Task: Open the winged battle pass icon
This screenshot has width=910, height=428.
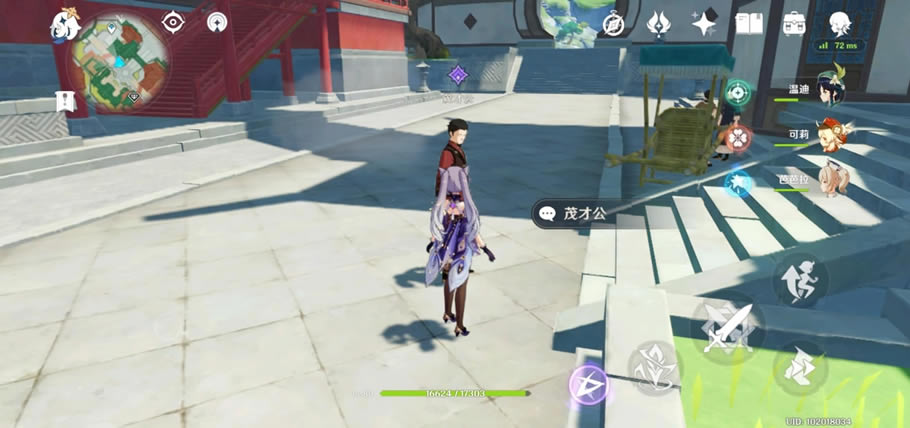Action: coord(657,22)
